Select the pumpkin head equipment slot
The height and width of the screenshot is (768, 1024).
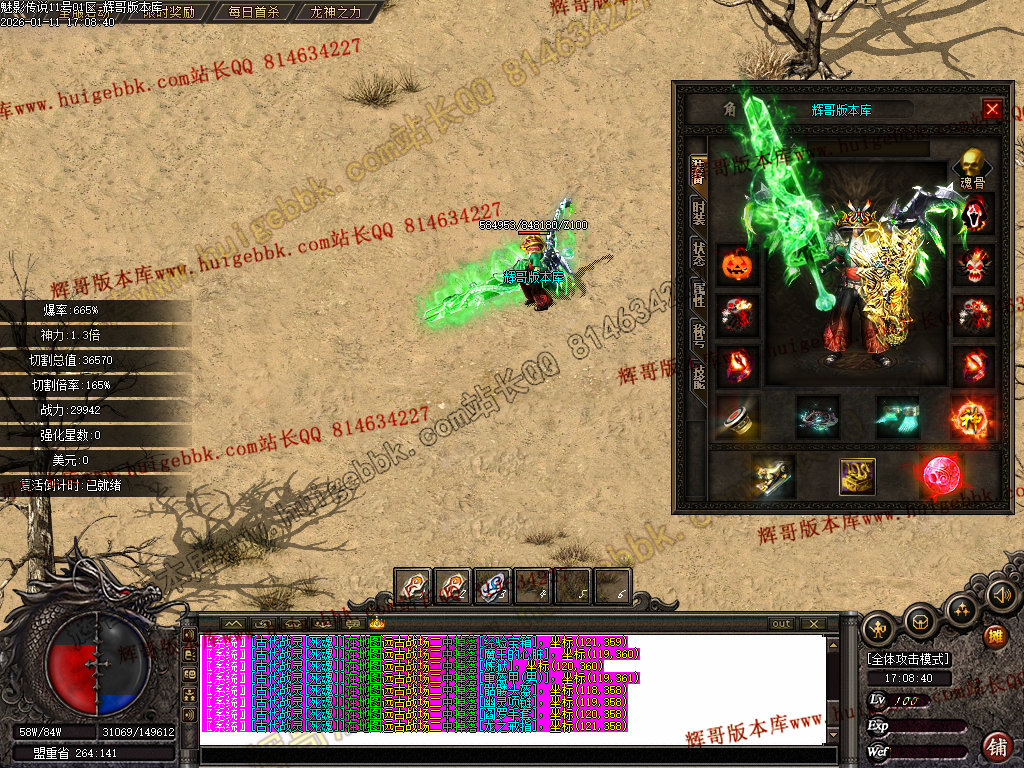tap(737, 266)
